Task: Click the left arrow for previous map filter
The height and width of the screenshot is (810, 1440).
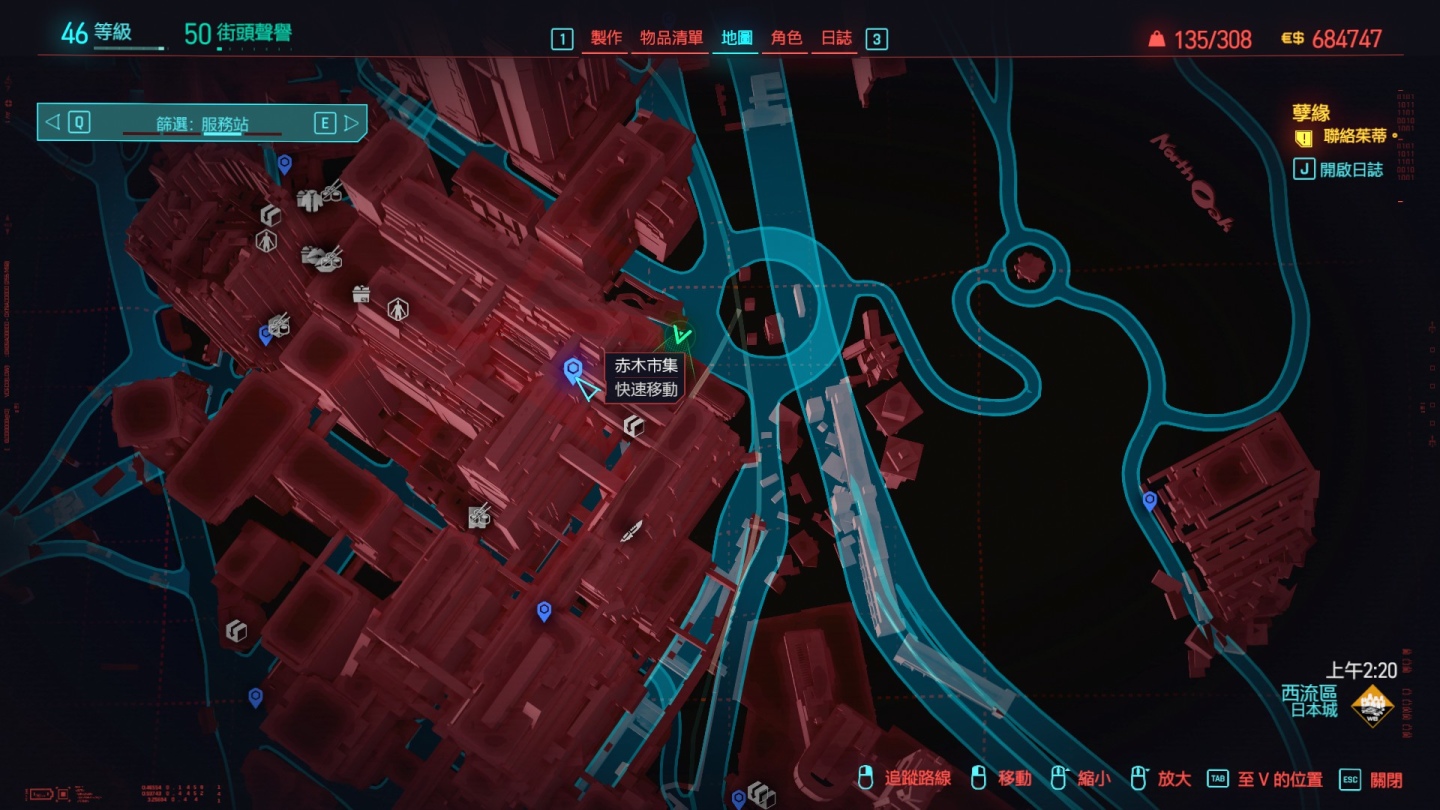Action: [53, 123]
